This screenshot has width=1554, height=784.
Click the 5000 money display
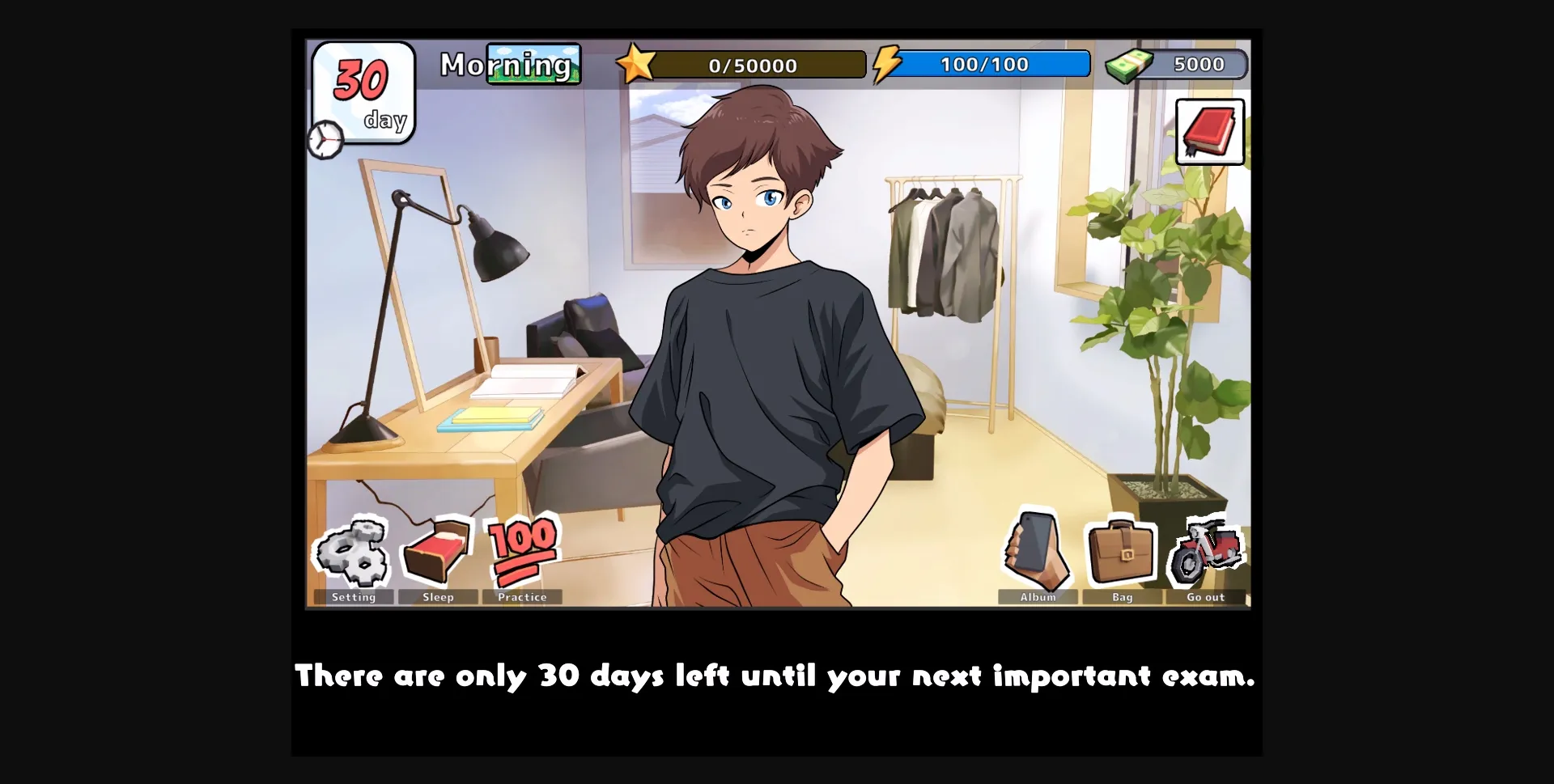pos(1199,64)
